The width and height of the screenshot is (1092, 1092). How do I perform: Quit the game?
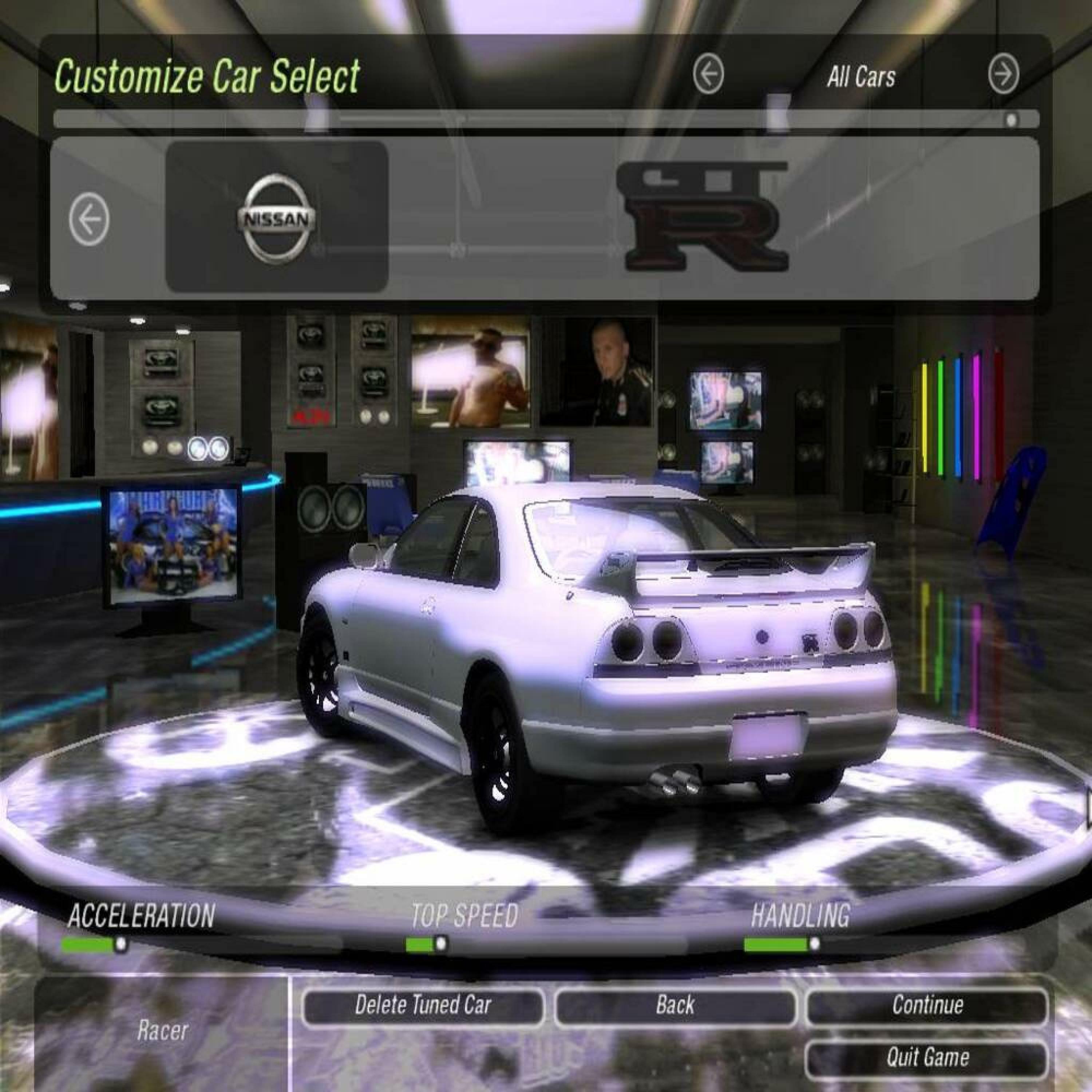pyautogui.click(x=927, y=1057)
